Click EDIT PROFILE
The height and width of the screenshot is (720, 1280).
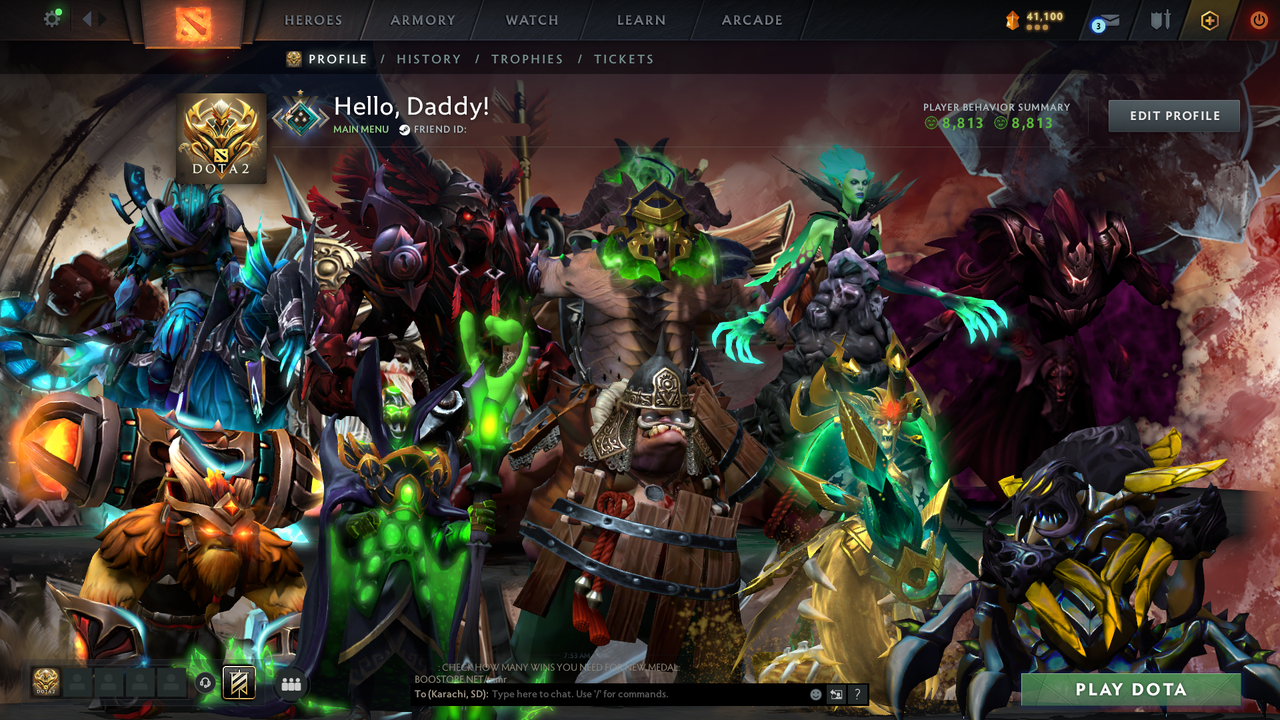click(x=1173, y=115)
